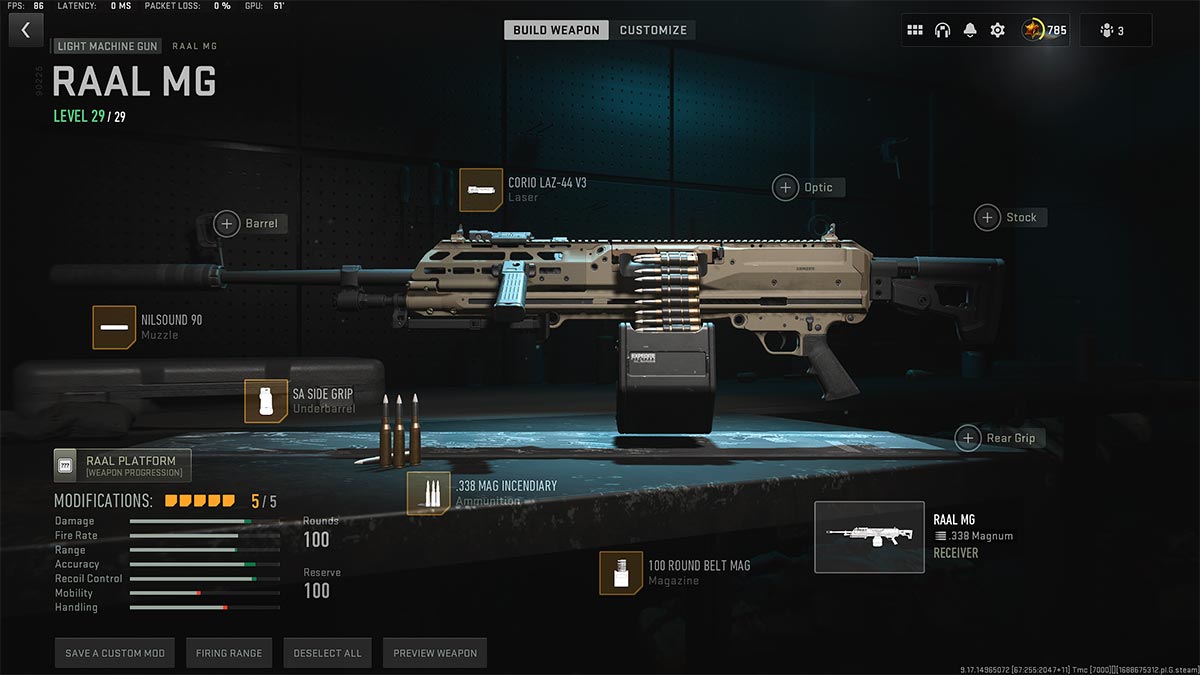Switch to the Customize tab
This screenshot has width=1200, height=675.
(x=653, y=30)
